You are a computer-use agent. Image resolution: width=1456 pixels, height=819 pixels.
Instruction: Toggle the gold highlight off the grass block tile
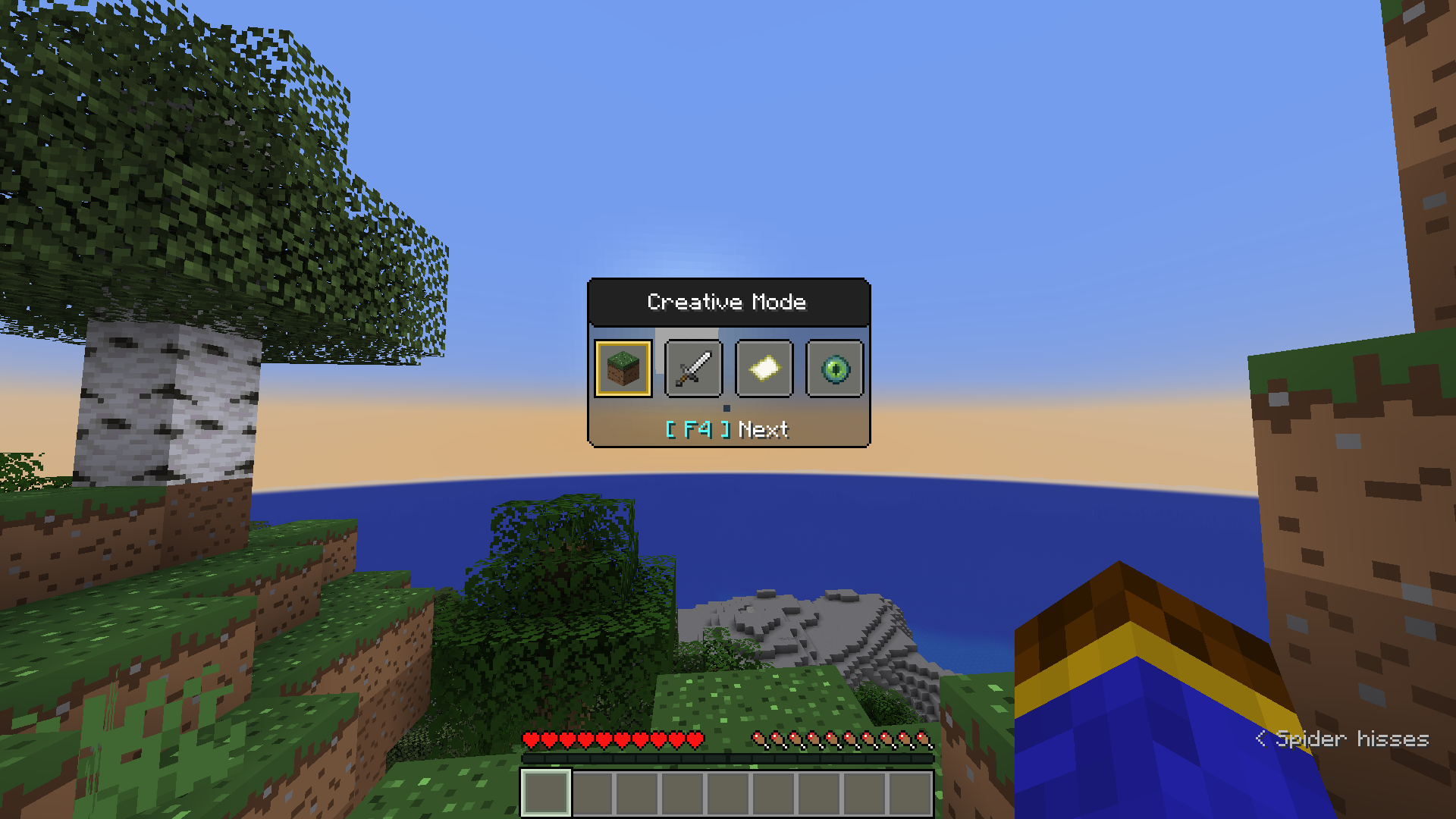pos(623,369)
